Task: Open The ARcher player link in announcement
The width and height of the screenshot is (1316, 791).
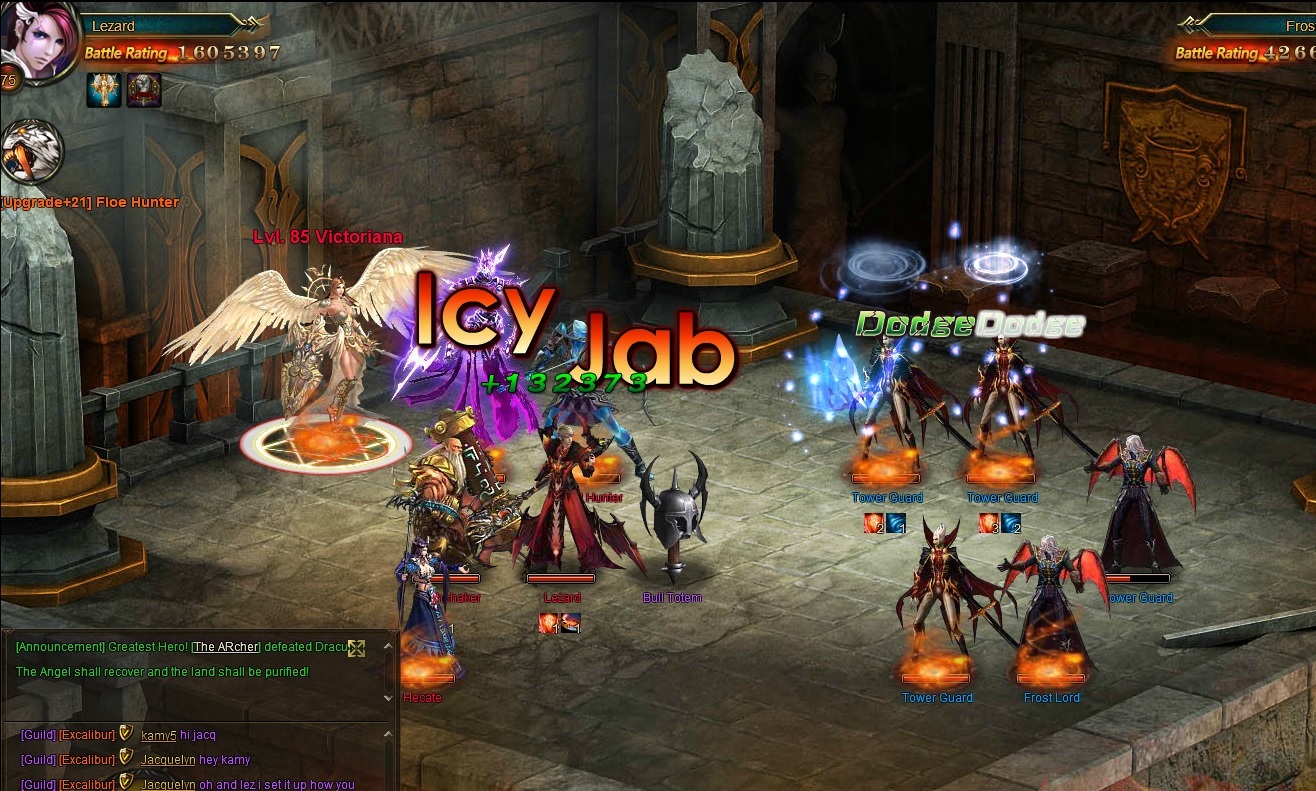Action: click(225, 647)
